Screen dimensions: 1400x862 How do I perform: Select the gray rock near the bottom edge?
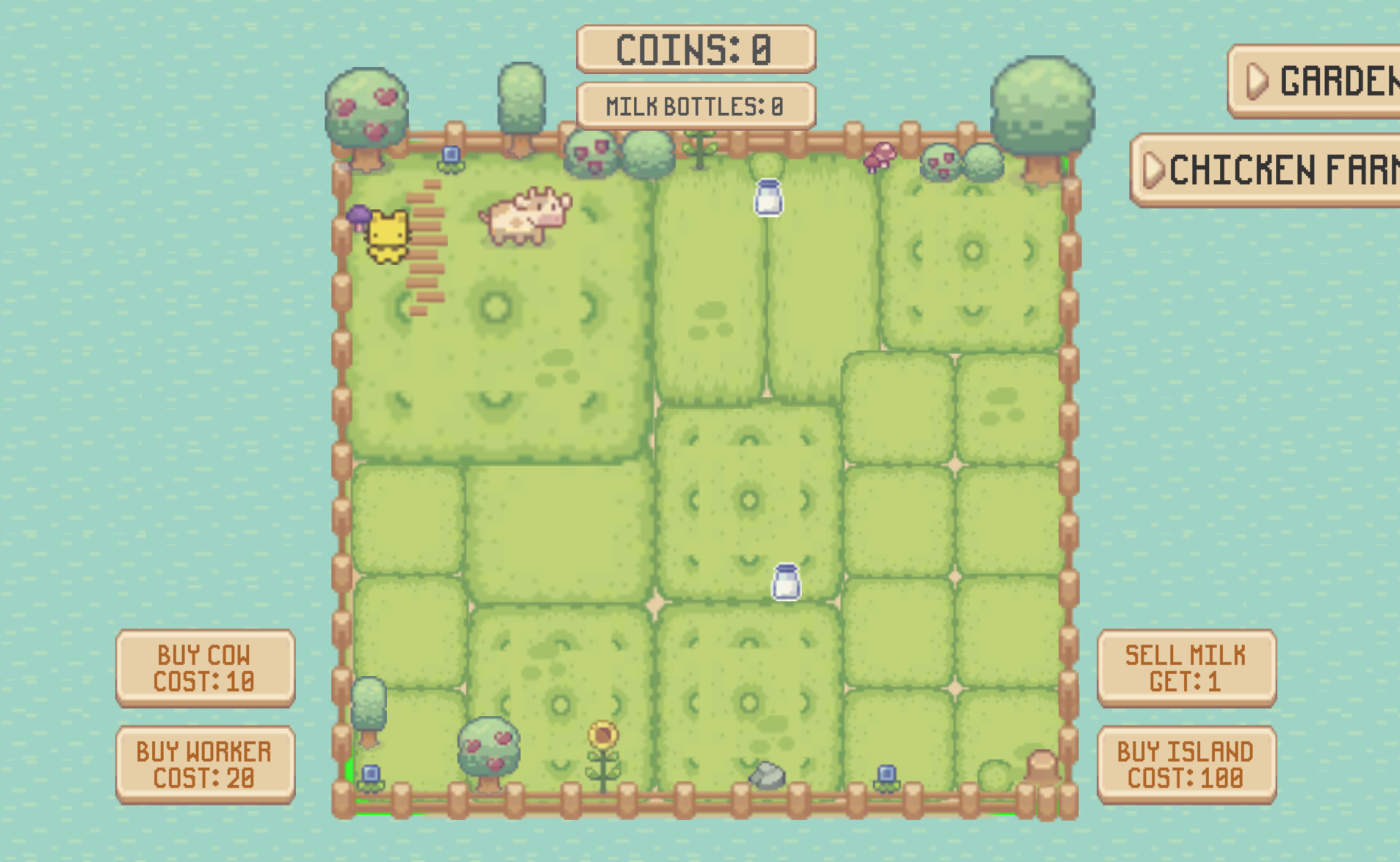click(767, 775)
